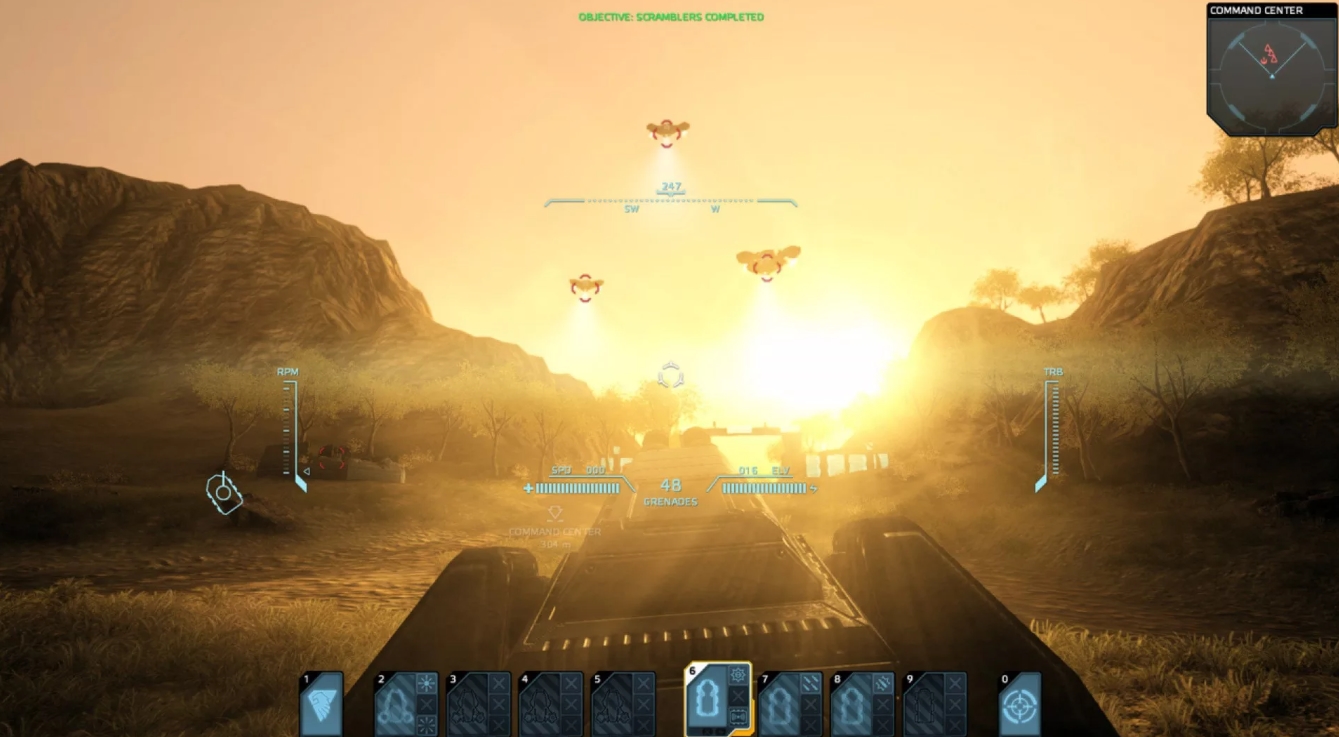Click the ammo belt icon below slot 6
1339x737 pixels.
click(738, 714)
